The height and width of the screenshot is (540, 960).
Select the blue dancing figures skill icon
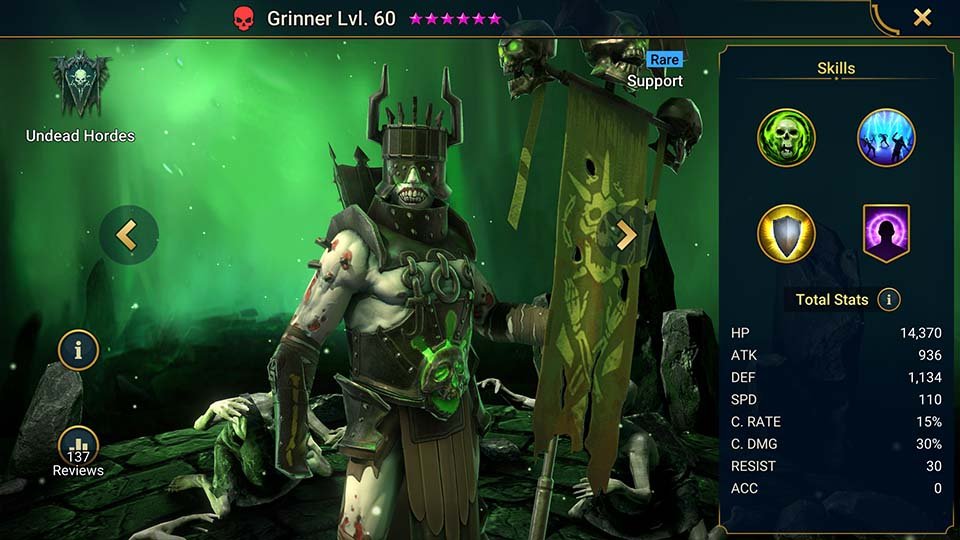point(886,137)
